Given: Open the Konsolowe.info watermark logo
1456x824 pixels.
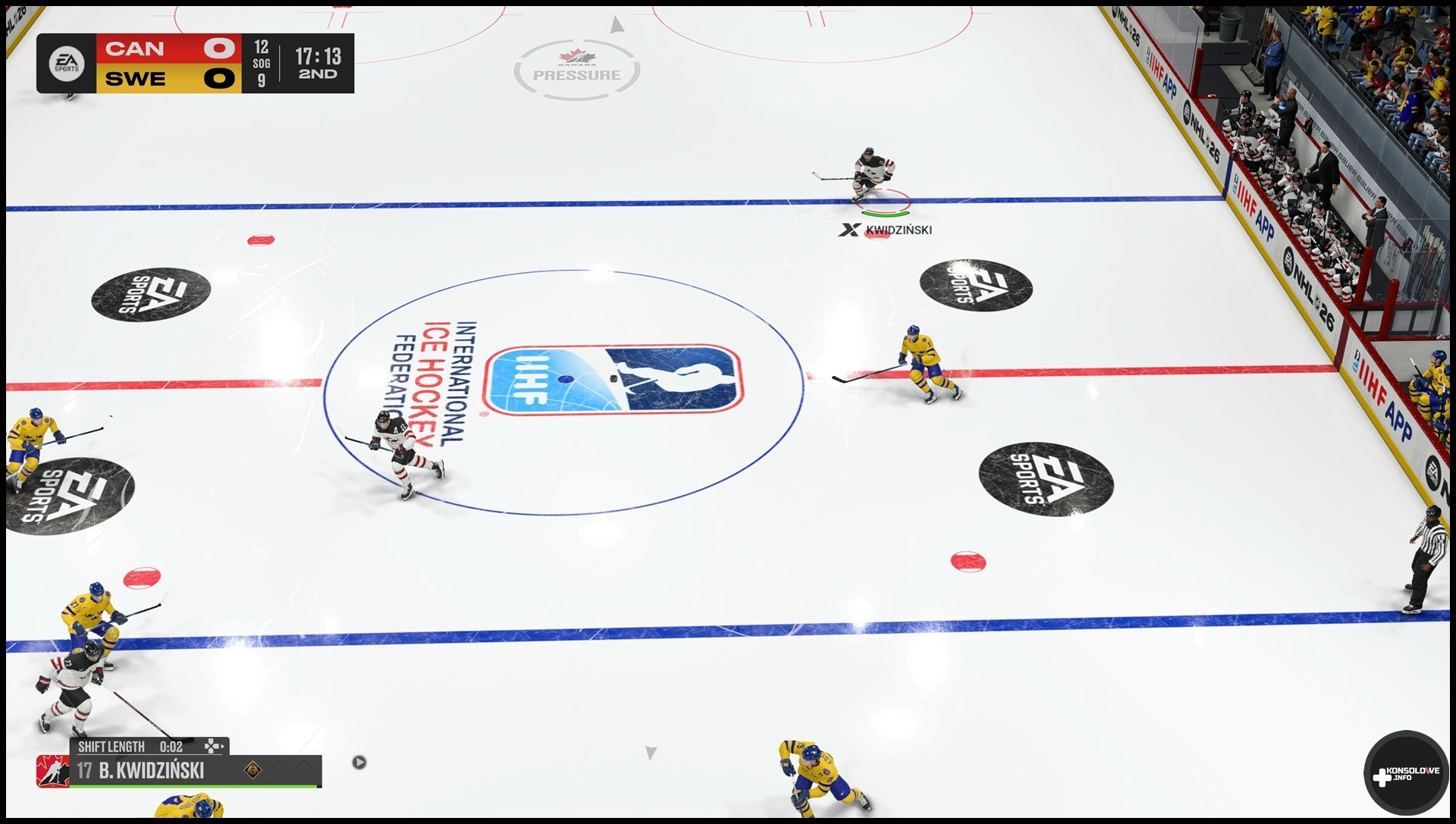Looking at the screenshot, I should 1406,774.
